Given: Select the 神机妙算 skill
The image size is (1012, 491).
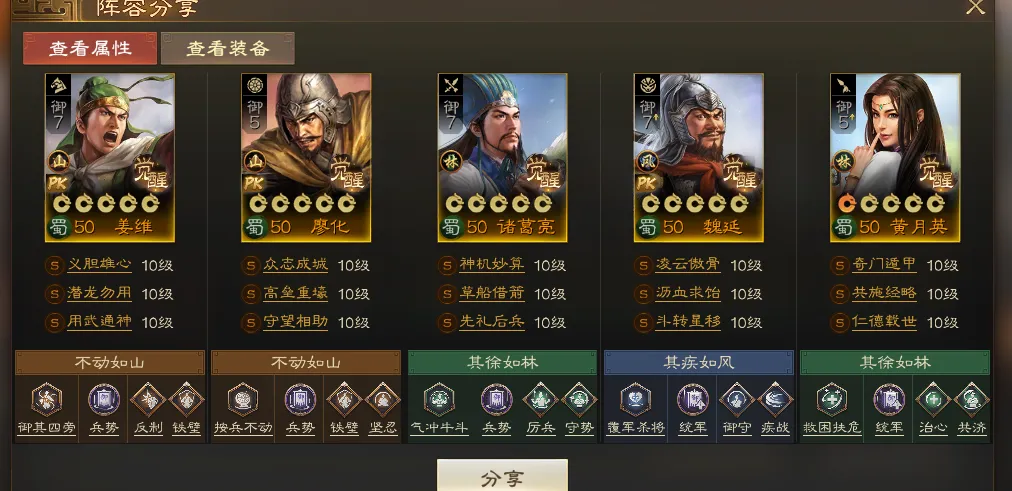Looking at the screenshot, I should tap(491, 266).
